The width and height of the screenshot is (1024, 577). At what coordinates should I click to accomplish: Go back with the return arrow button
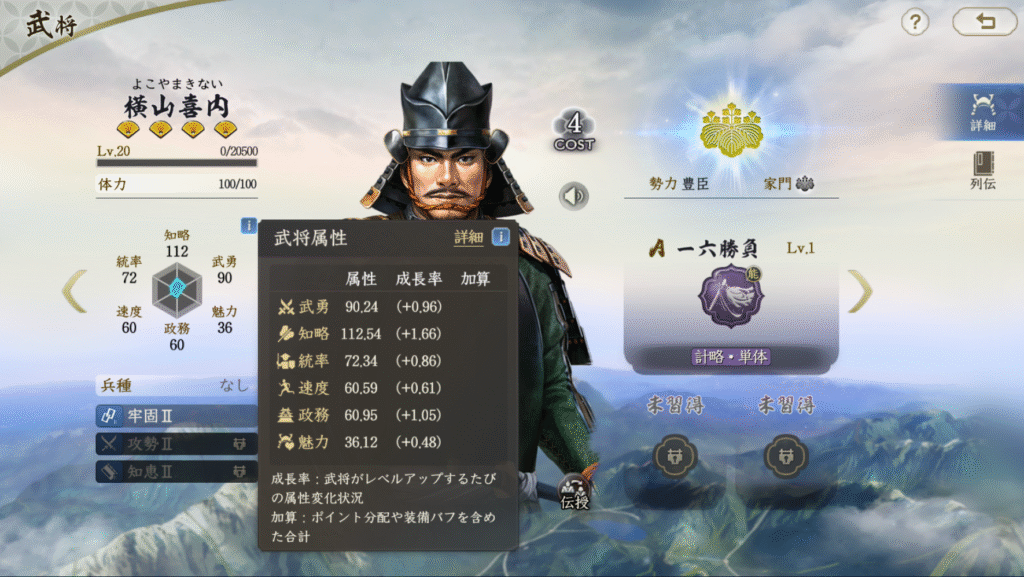pos(984,21)
